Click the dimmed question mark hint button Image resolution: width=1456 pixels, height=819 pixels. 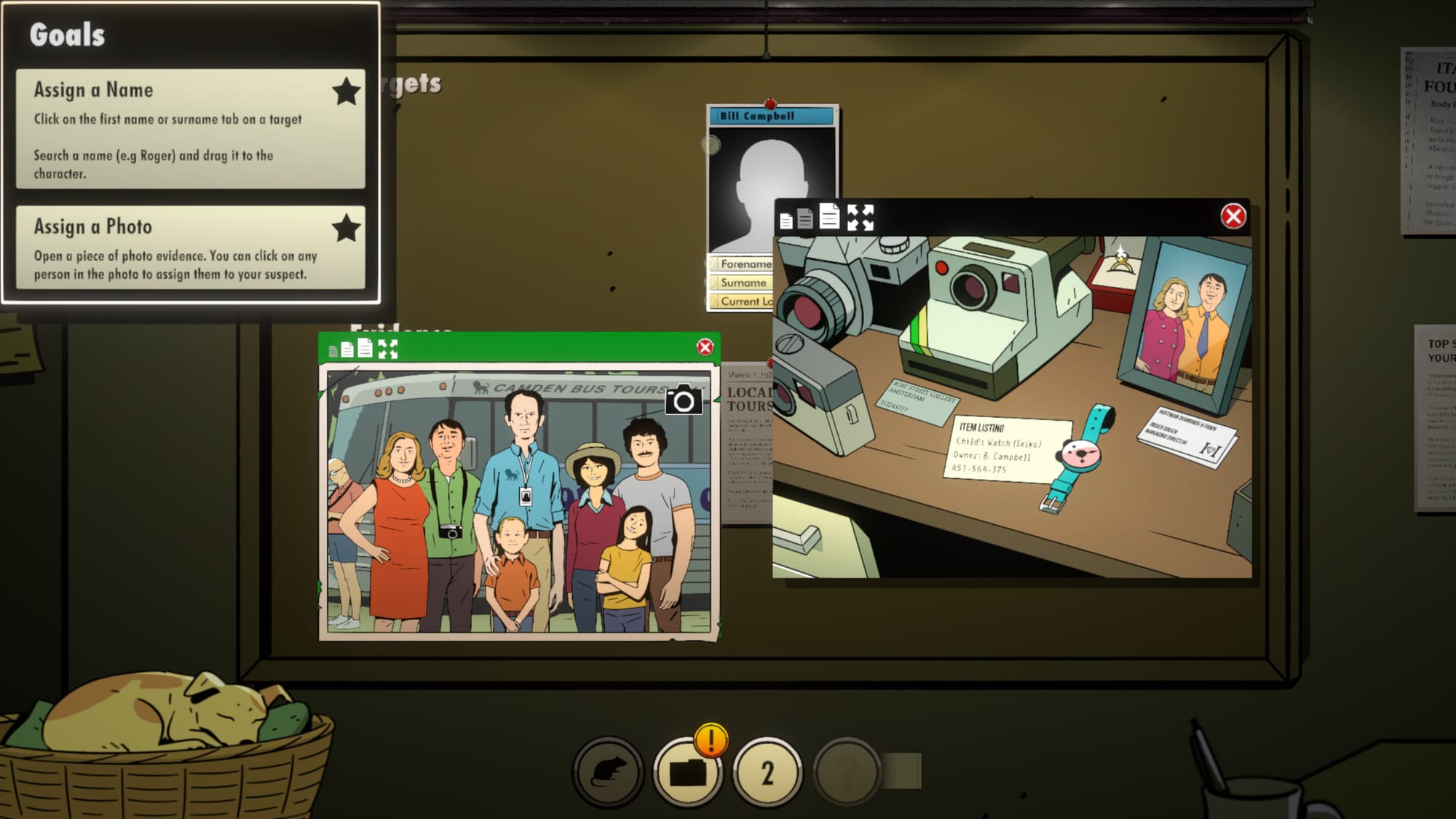(x=847, y=772)
